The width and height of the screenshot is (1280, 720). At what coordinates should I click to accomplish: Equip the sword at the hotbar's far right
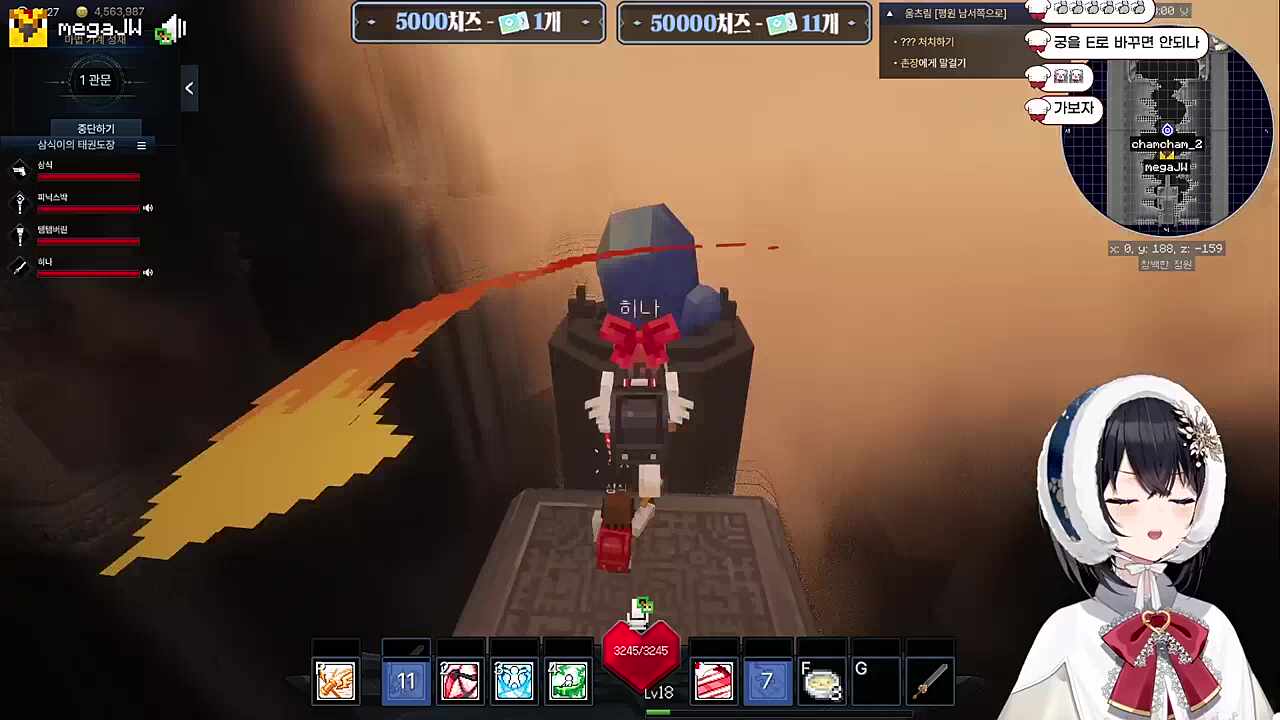(929, 680)
